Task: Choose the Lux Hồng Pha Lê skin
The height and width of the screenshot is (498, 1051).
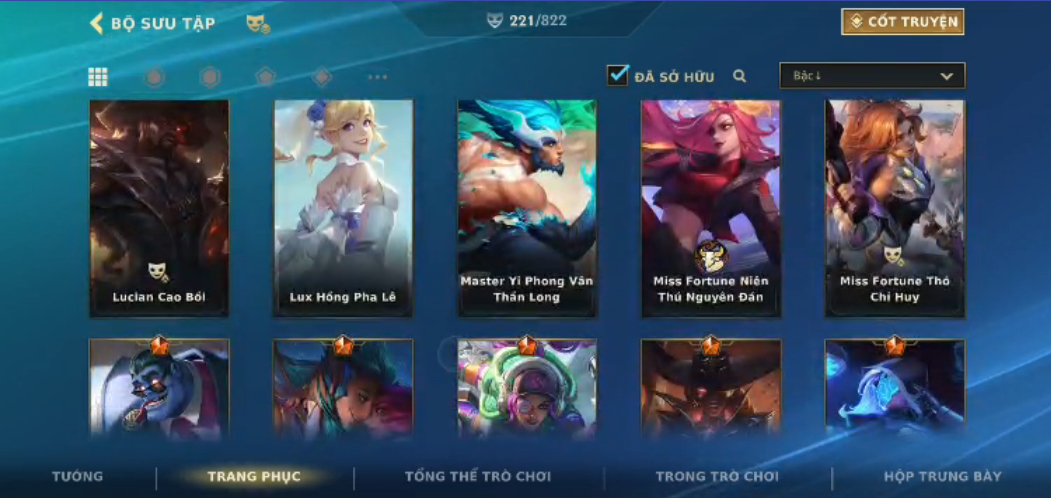Action: 343,208
